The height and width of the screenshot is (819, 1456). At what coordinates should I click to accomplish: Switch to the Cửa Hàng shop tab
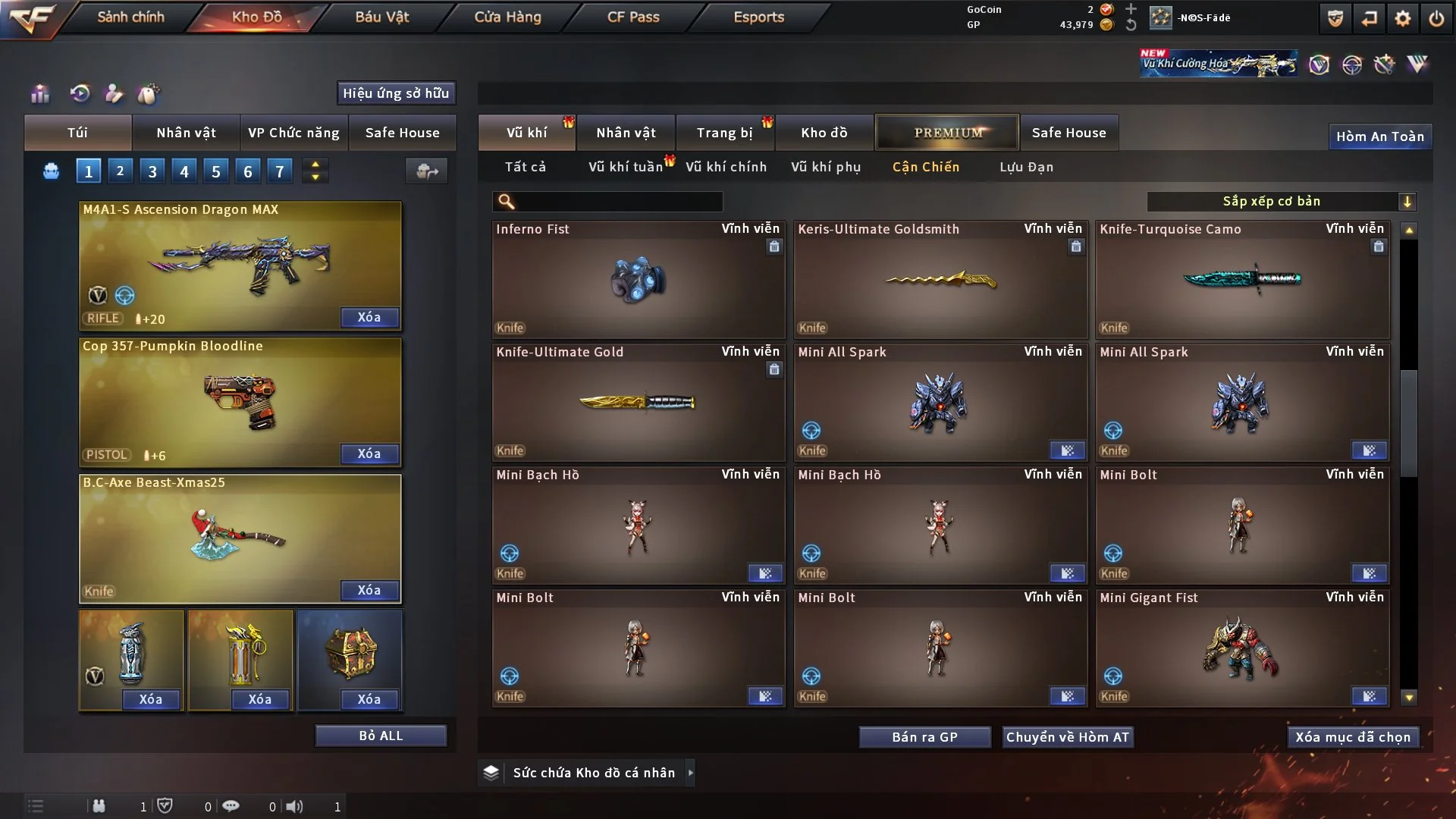click(507, 17)
